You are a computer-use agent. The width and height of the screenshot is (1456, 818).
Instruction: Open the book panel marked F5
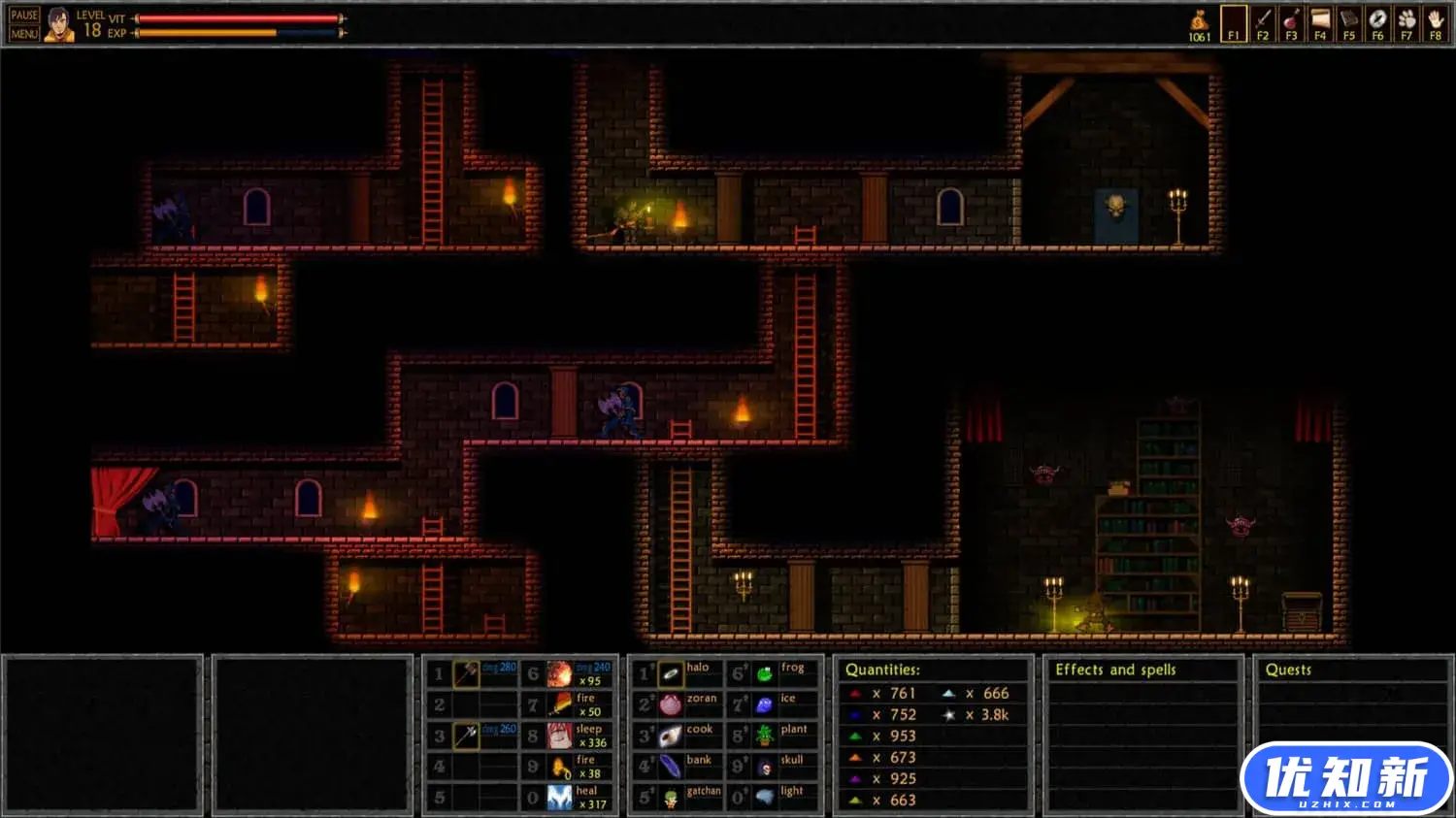[x=1348, y=23]
